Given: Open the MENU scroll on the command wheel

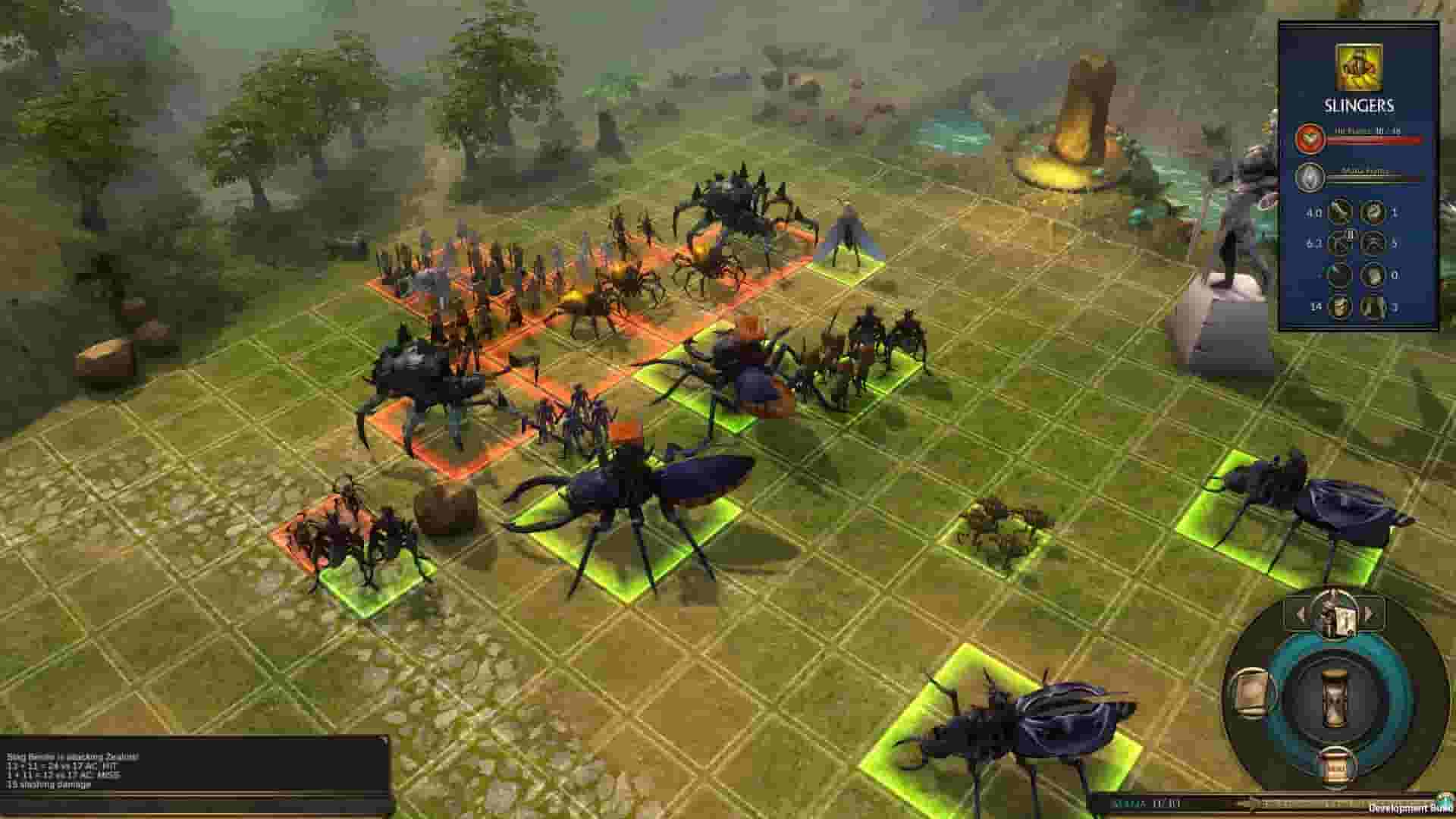Looking at the screenshot, I should [1335, 767].
